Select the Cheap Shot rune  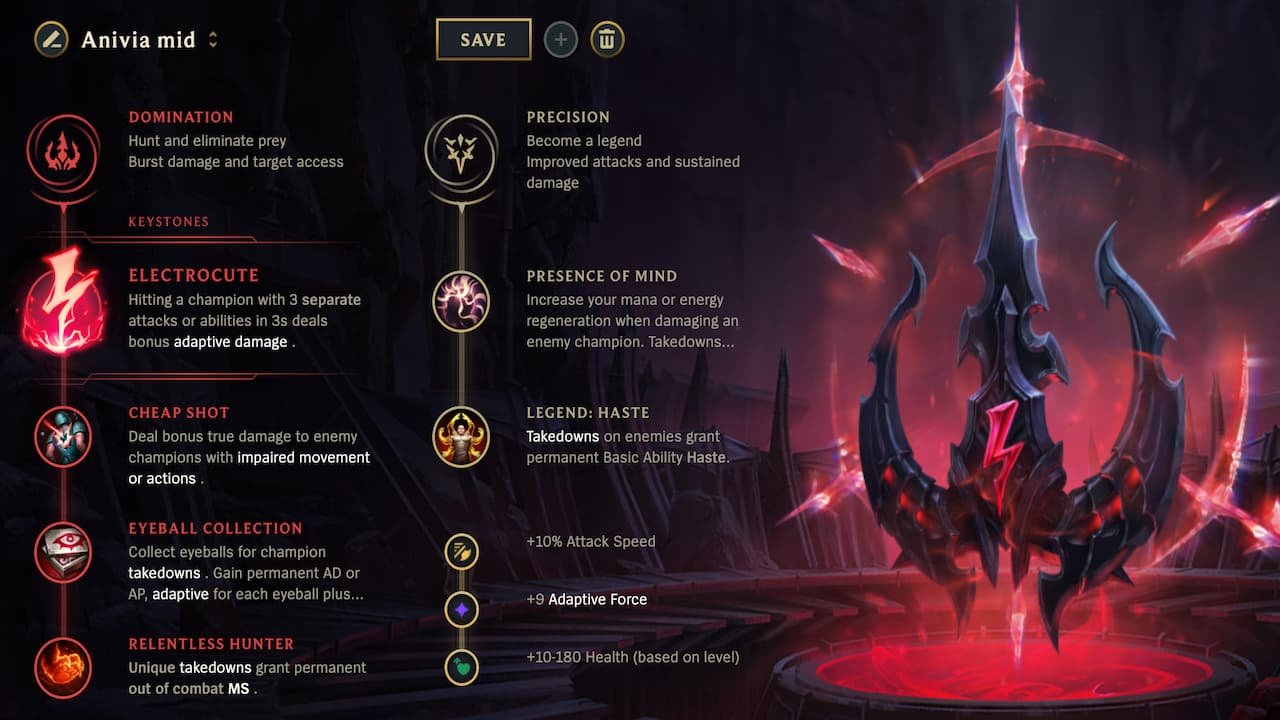(63, 438)
